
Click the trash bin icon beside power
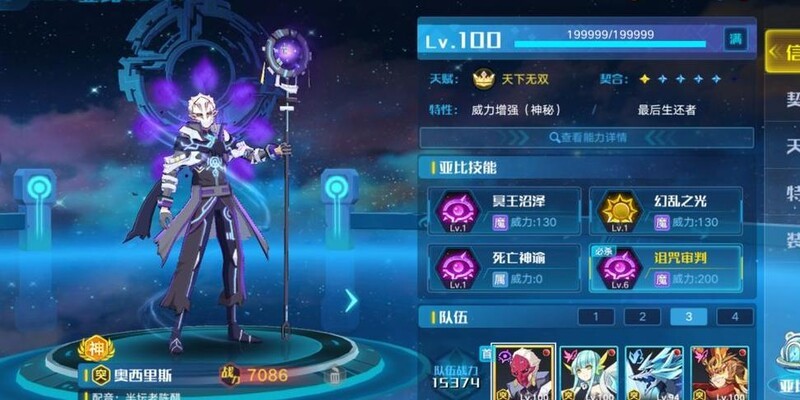334,376
